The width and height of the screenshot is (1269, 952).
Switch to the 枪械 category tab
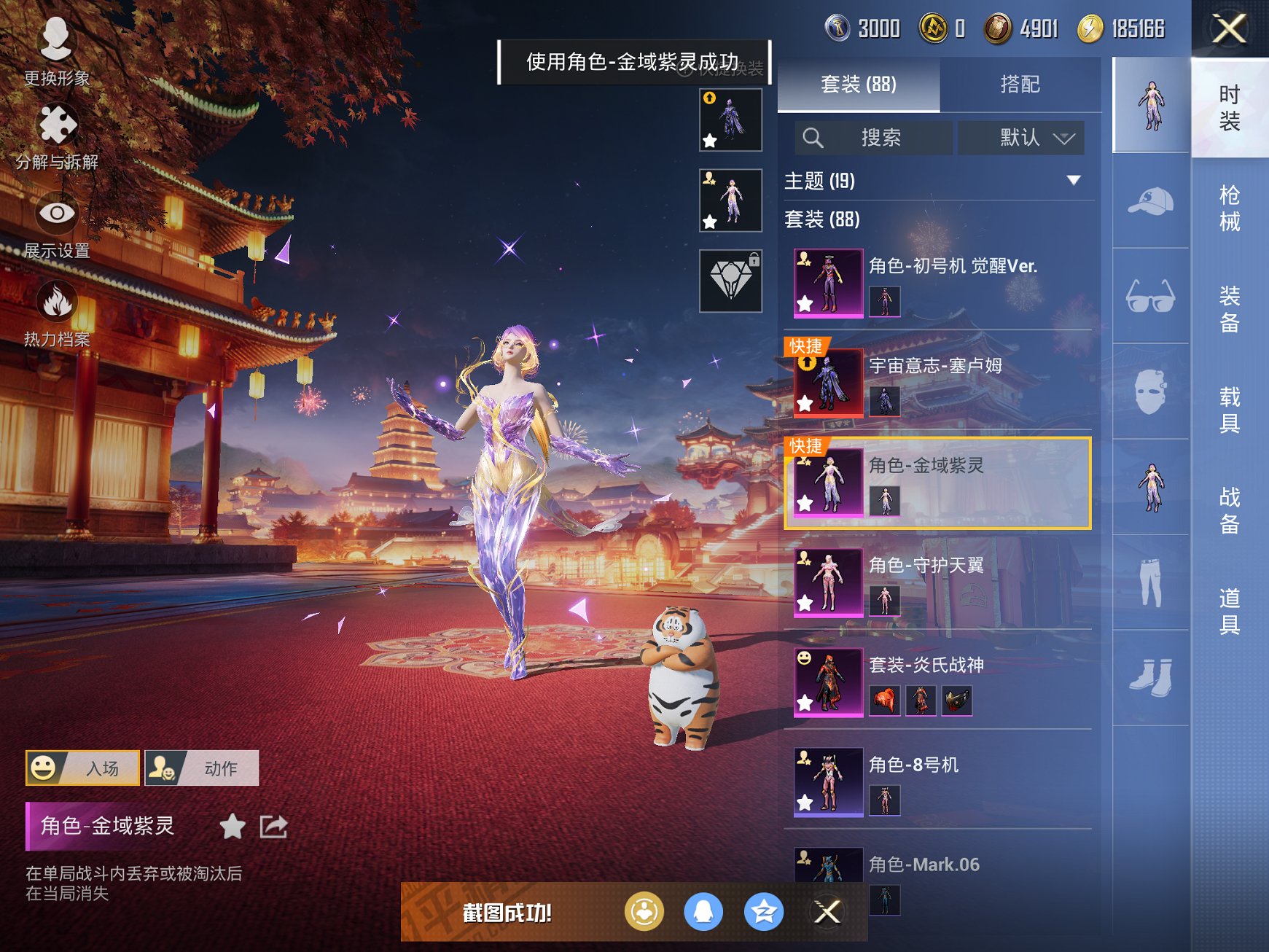click(x=1228, y=206)
